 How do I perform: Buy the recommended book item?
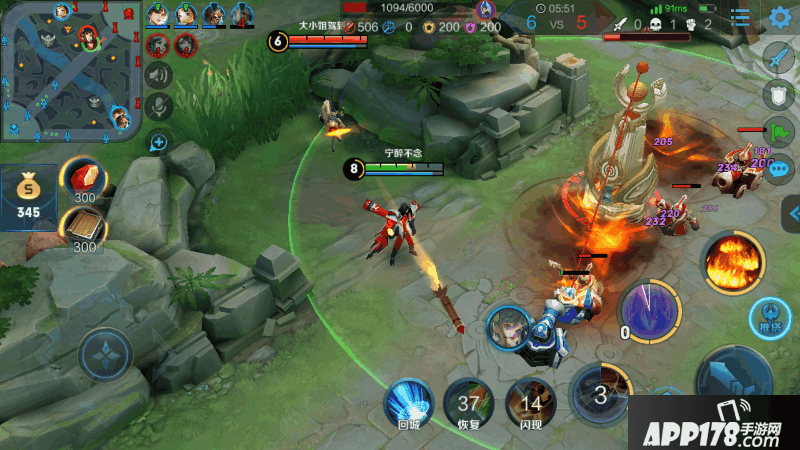point(84,229)
